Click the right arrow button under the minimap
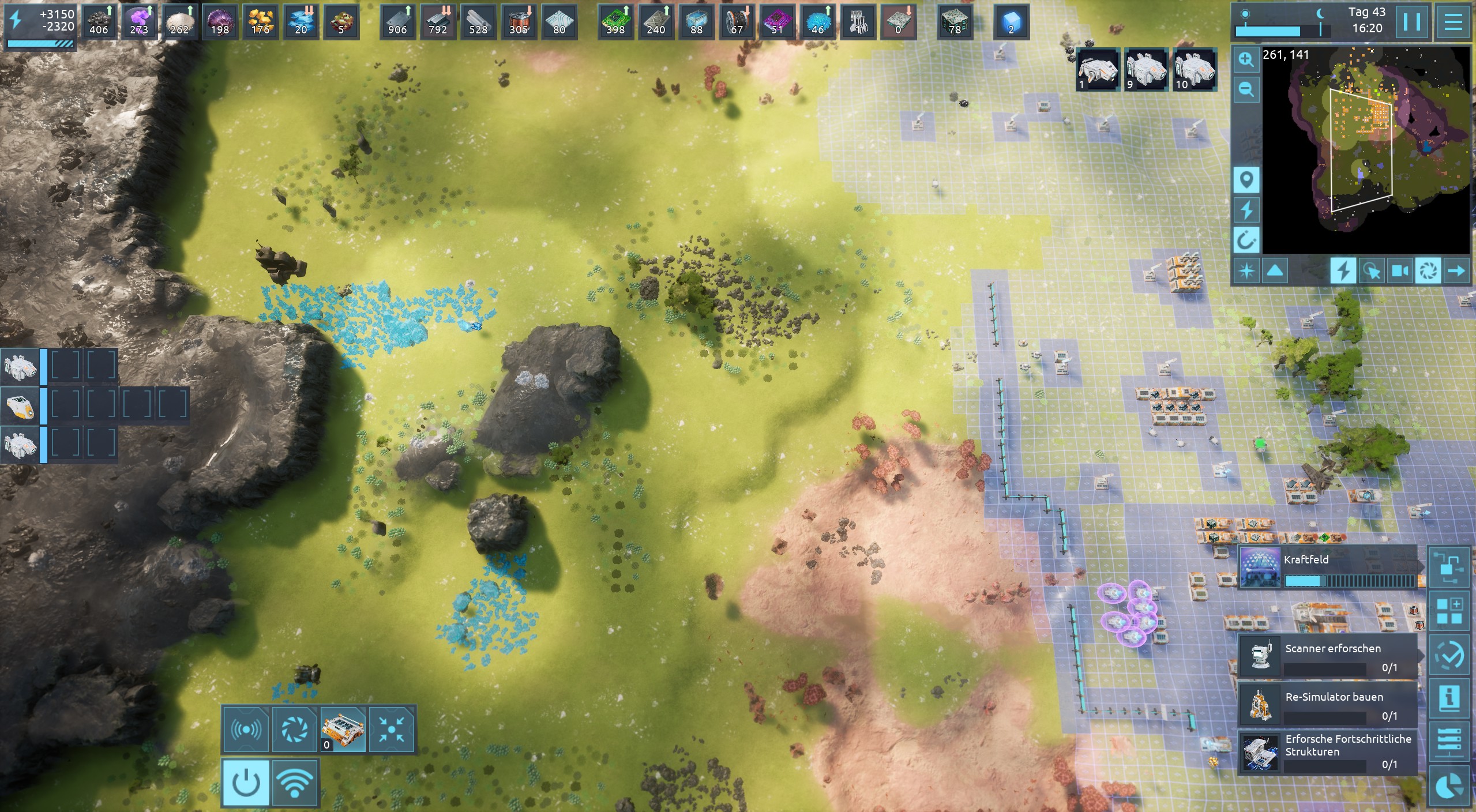Screen dimensions: 1476x812 coord(1456,270)
